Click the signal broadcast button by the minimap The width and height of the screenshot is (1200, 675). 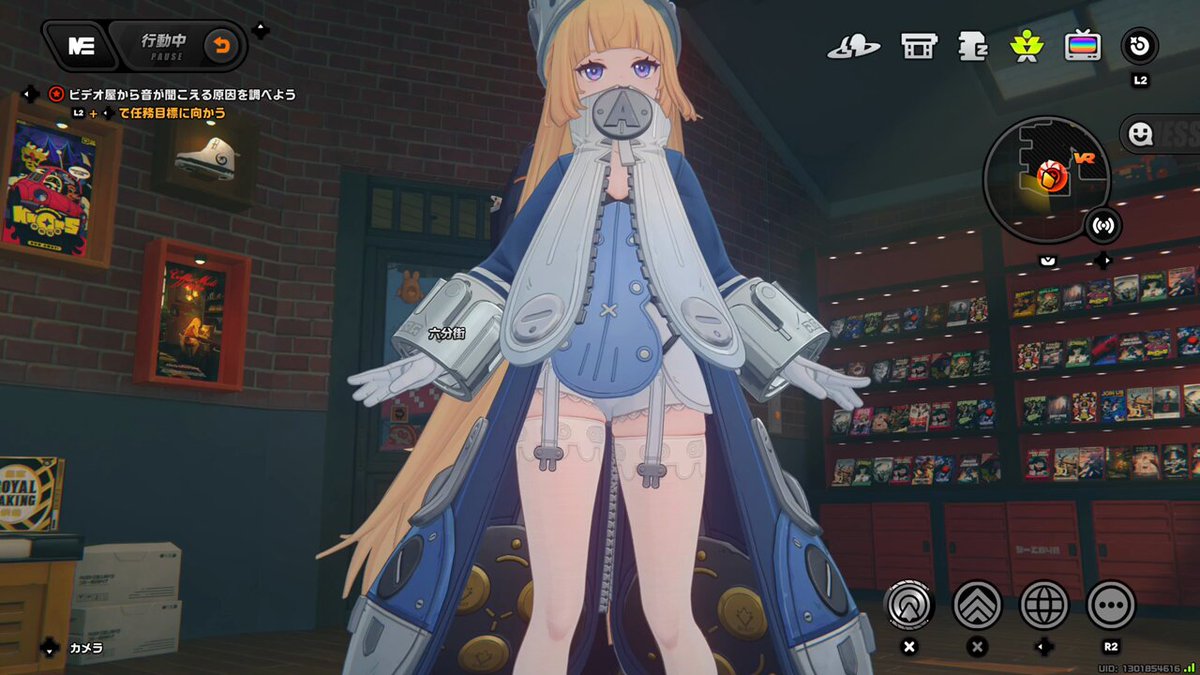tap(1104, 224)
